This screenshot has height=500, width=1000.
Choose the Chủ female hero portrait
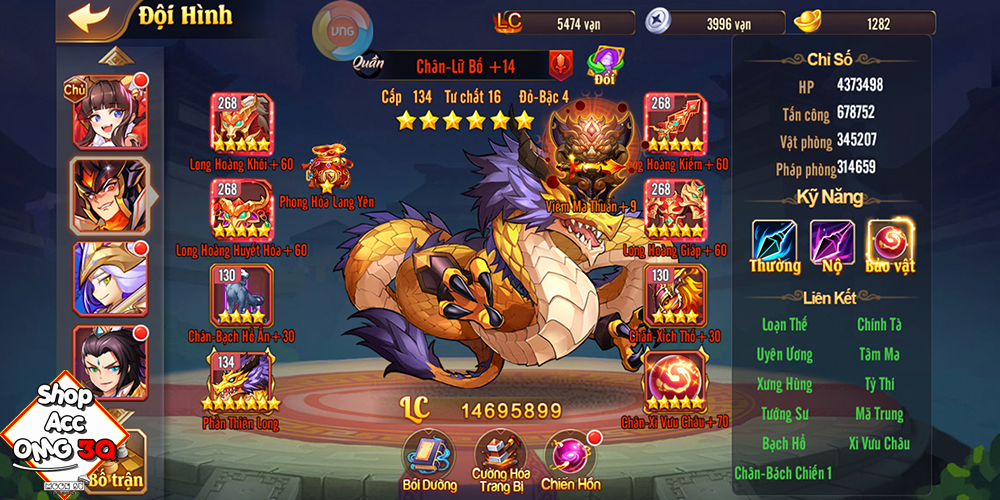click(x=108, y=112)
